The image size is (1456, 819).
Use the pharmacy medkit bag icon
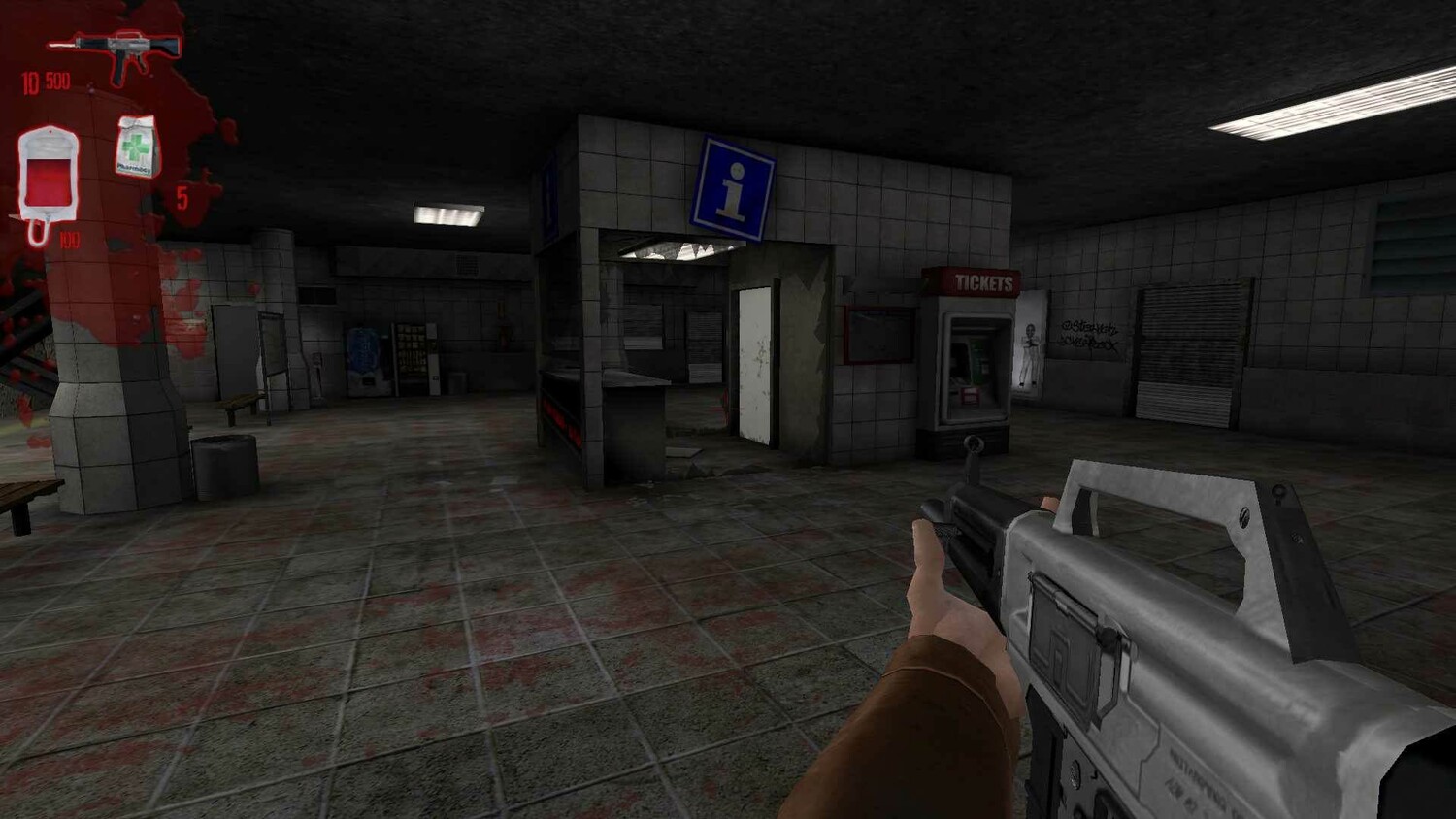[138, 147]
